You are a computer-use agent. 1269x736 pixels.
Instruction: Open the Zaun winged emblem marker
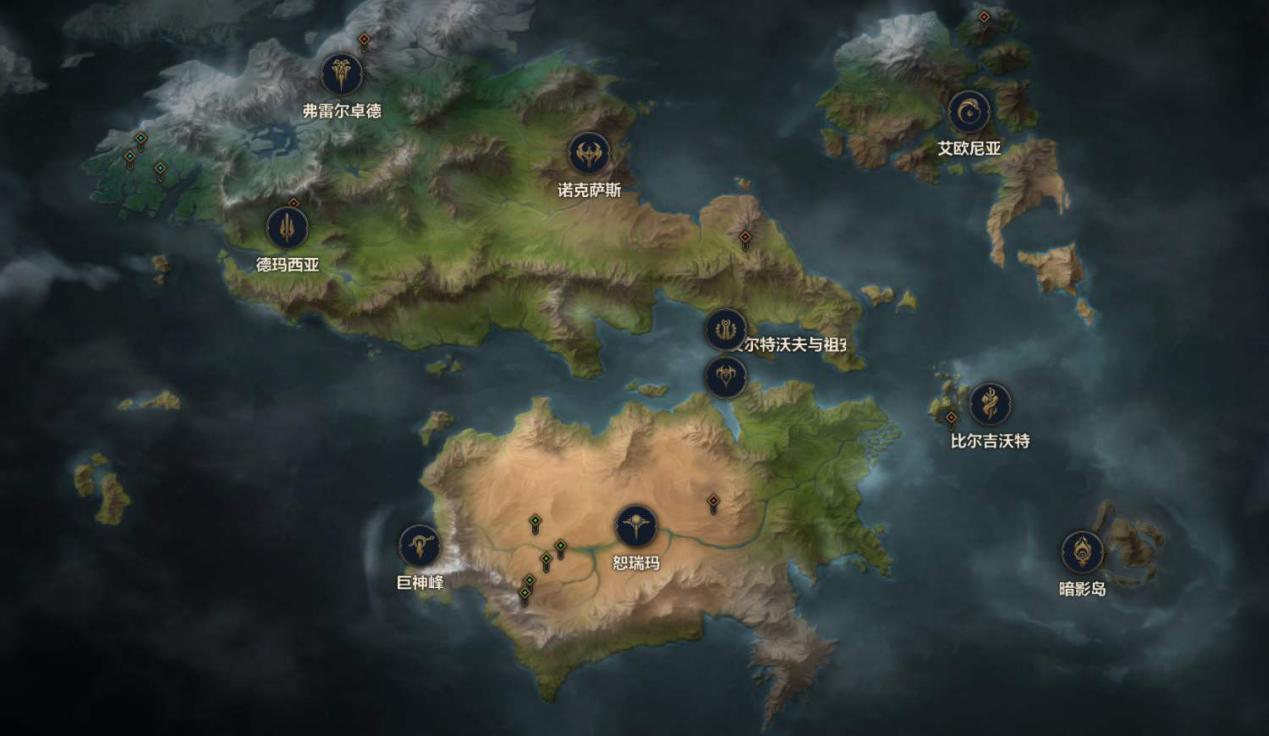pyautogui.click(x=725, y=377)
